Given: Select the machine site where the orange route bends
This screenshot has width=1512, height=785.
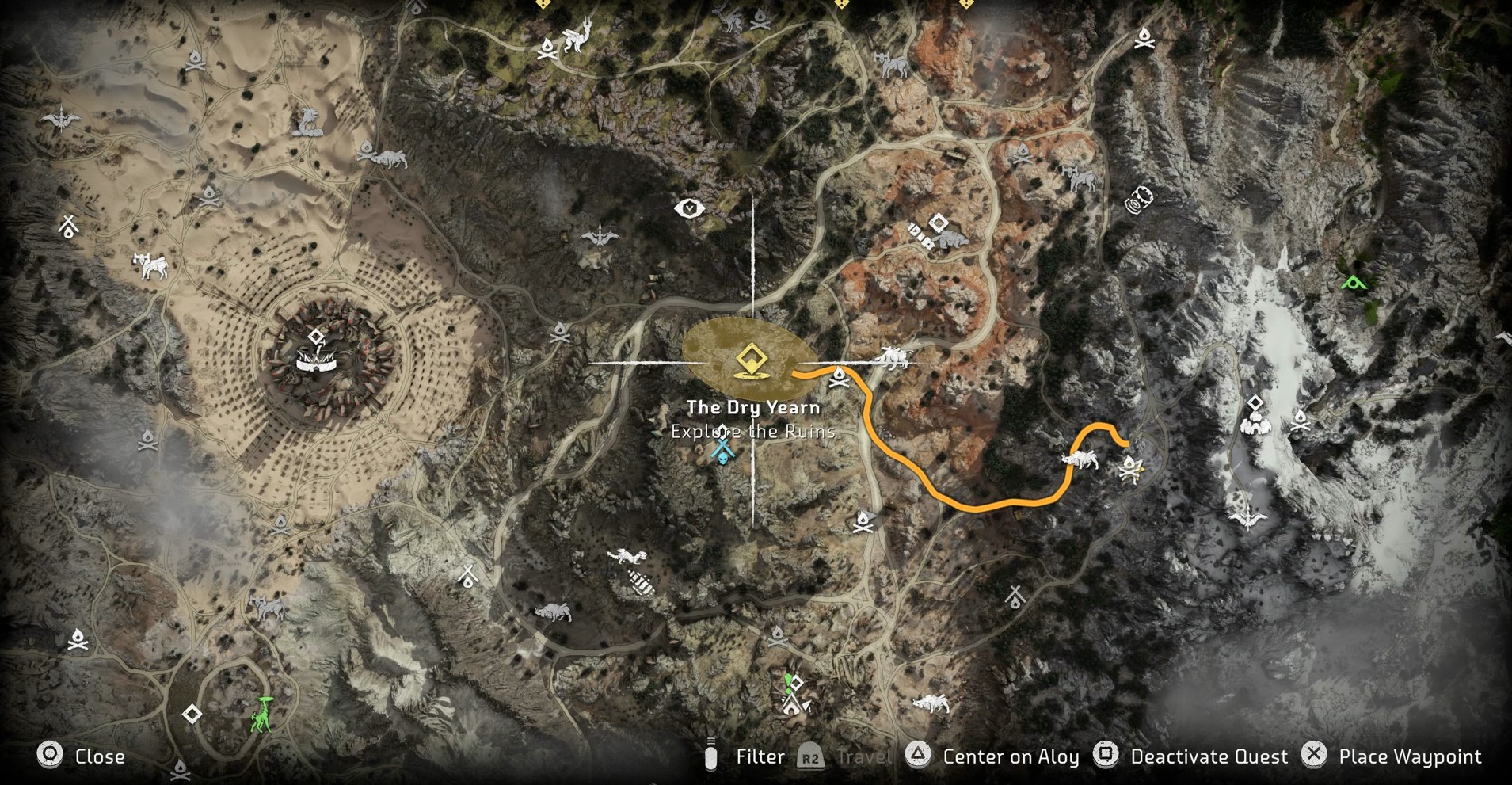Looking at the screenshot, I should [1080, 458].
